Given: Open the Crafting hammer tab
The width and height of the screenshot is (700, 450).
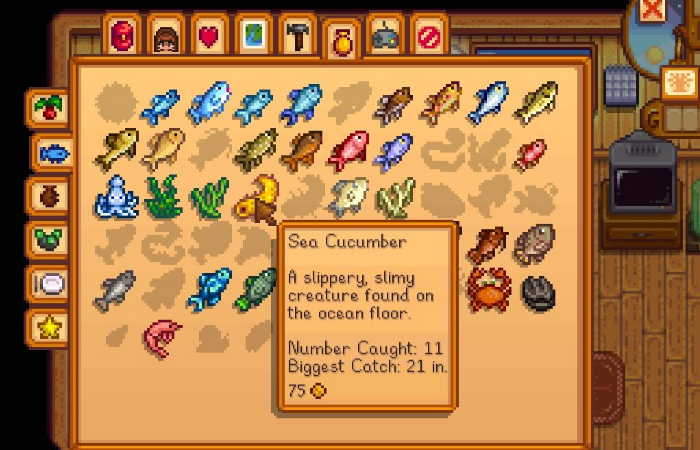Looking at the screenshot, I should (x=297, y=36).
